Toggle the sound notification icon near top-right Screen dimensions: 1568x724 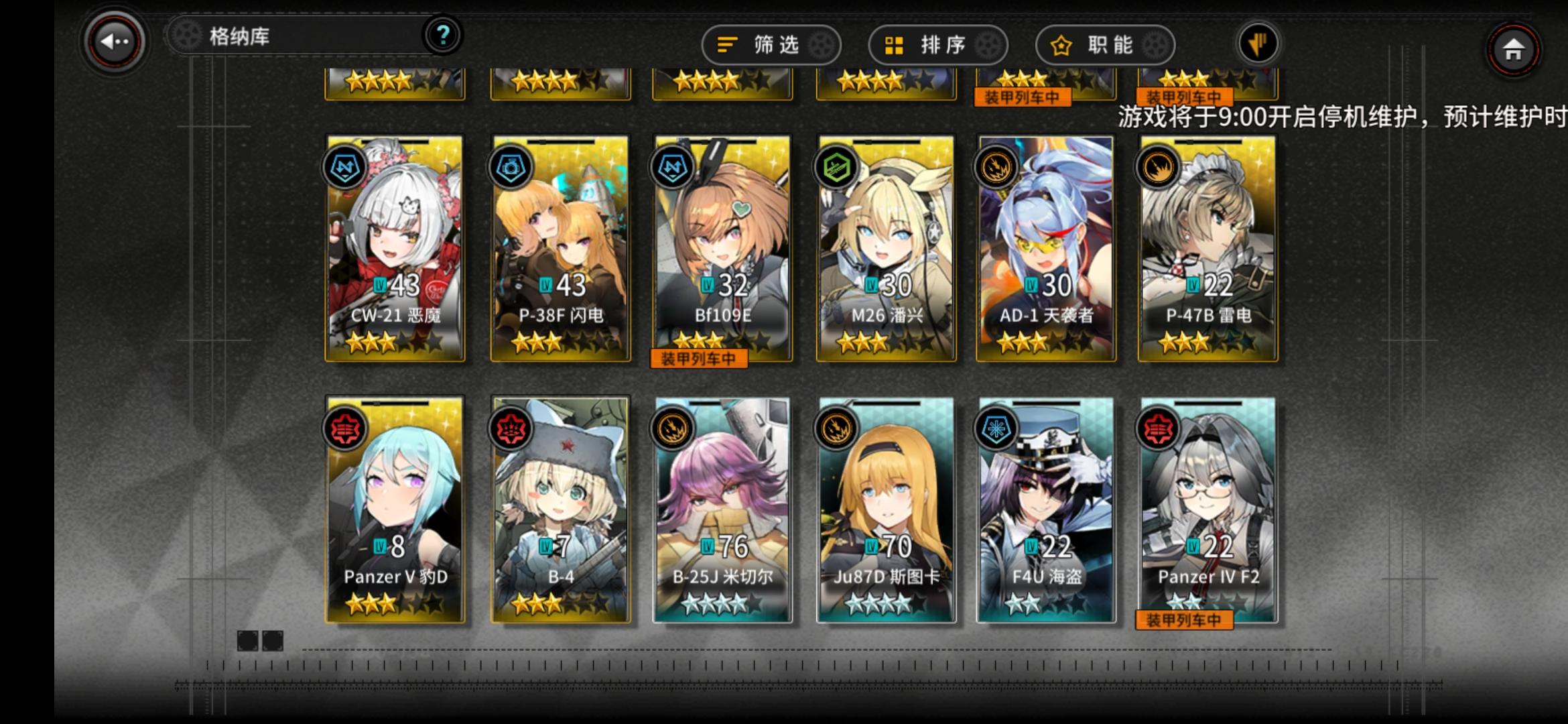point(1258,42)
